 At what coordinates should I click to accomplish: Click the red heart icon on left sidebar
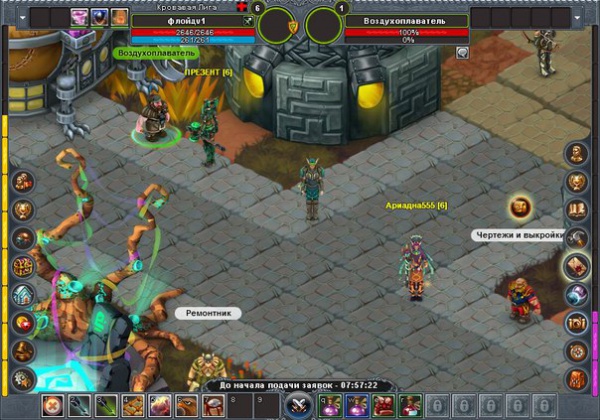(x=23, y=323)
